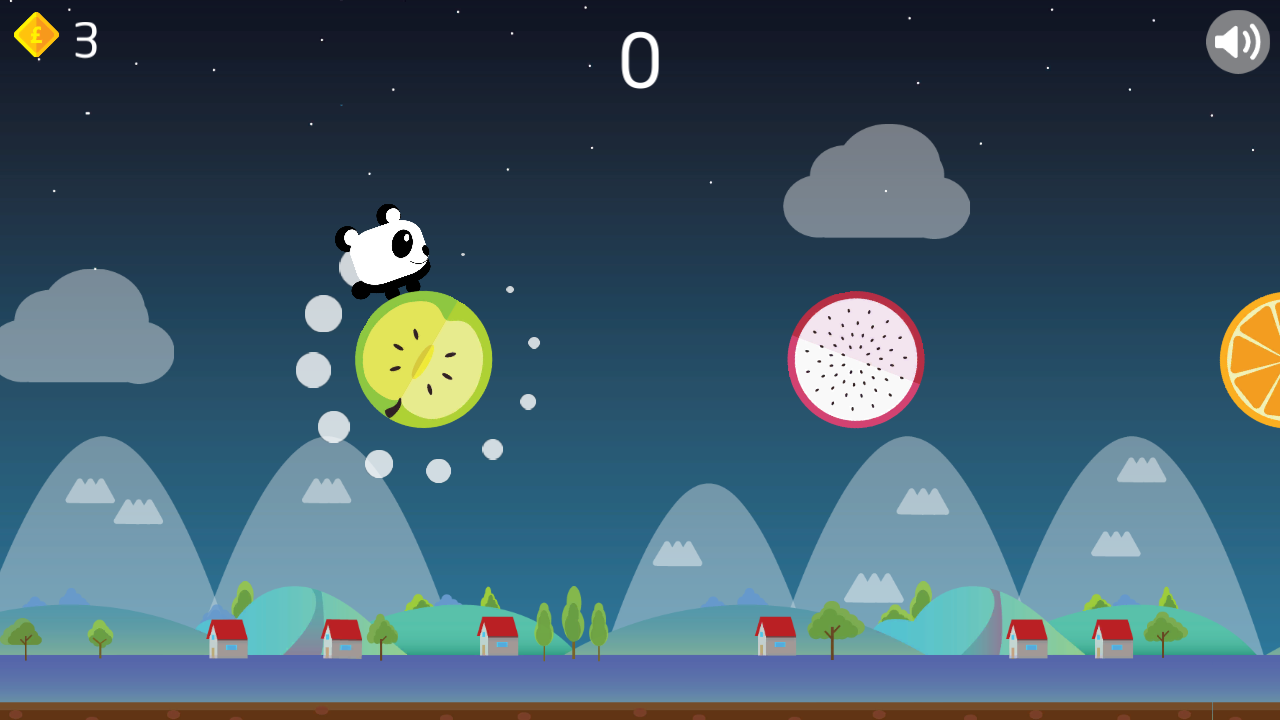Select the rightmost house near the orange
1280x720 pixels.
click(1110, 640)
